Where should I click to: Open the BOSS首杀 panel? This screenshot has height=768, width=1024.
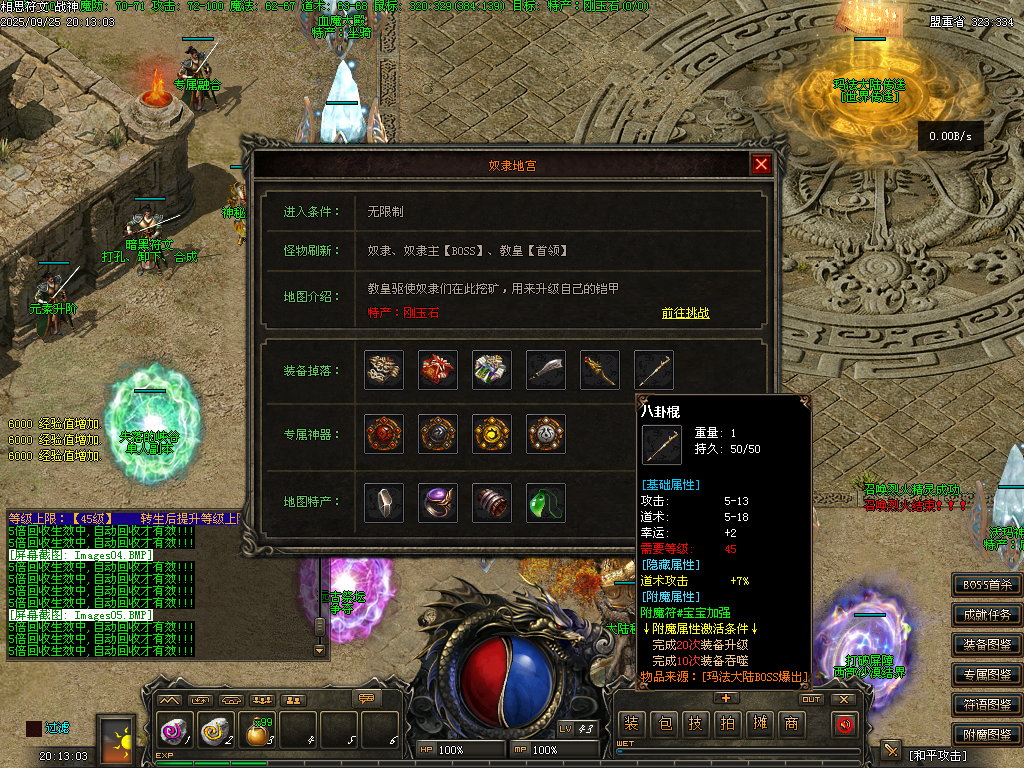(x=987, y=585)
